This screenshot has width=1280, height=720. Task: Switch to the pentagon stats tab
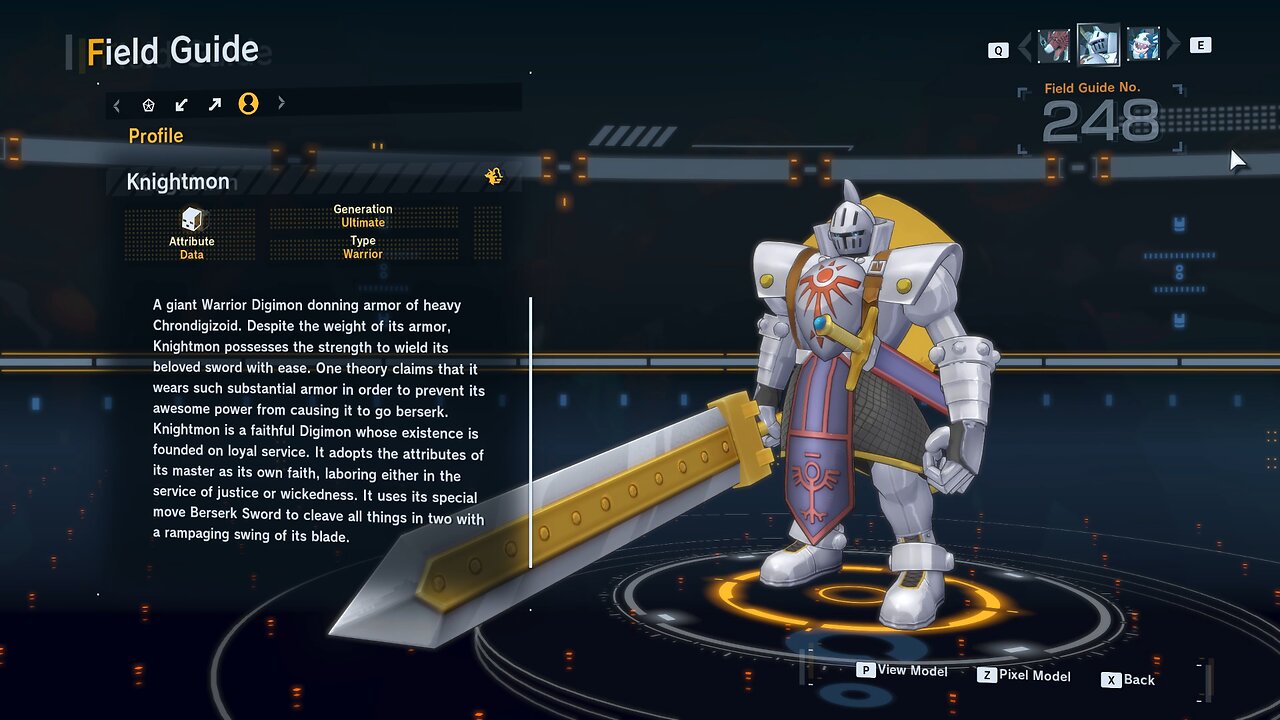point(149,104)
